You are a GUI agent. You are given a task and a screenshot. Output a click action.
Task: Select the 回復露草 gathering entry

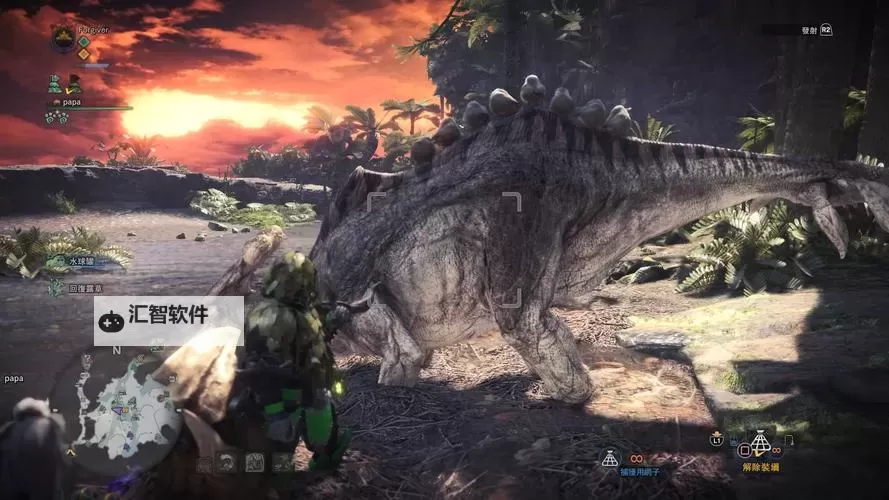(82, 287)
